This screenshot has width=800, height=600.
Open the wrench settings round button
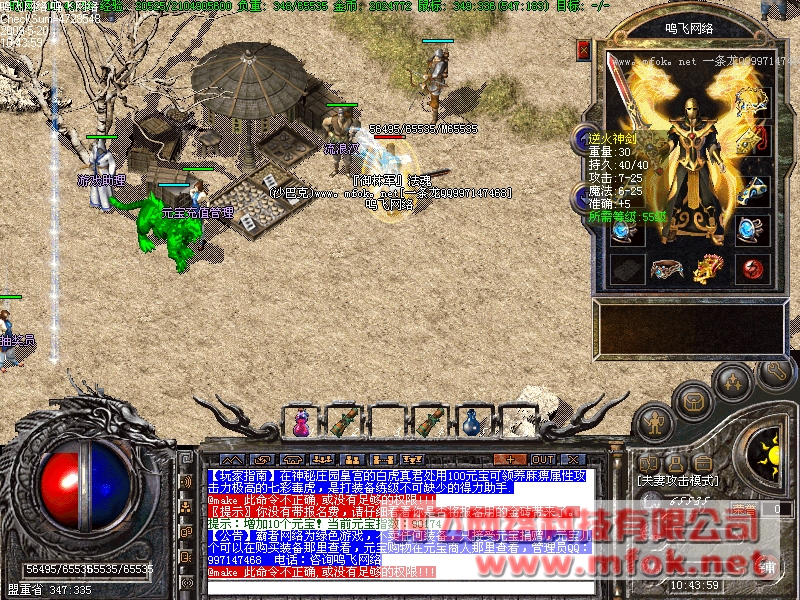pyautogui.click(x=774, y=371)
